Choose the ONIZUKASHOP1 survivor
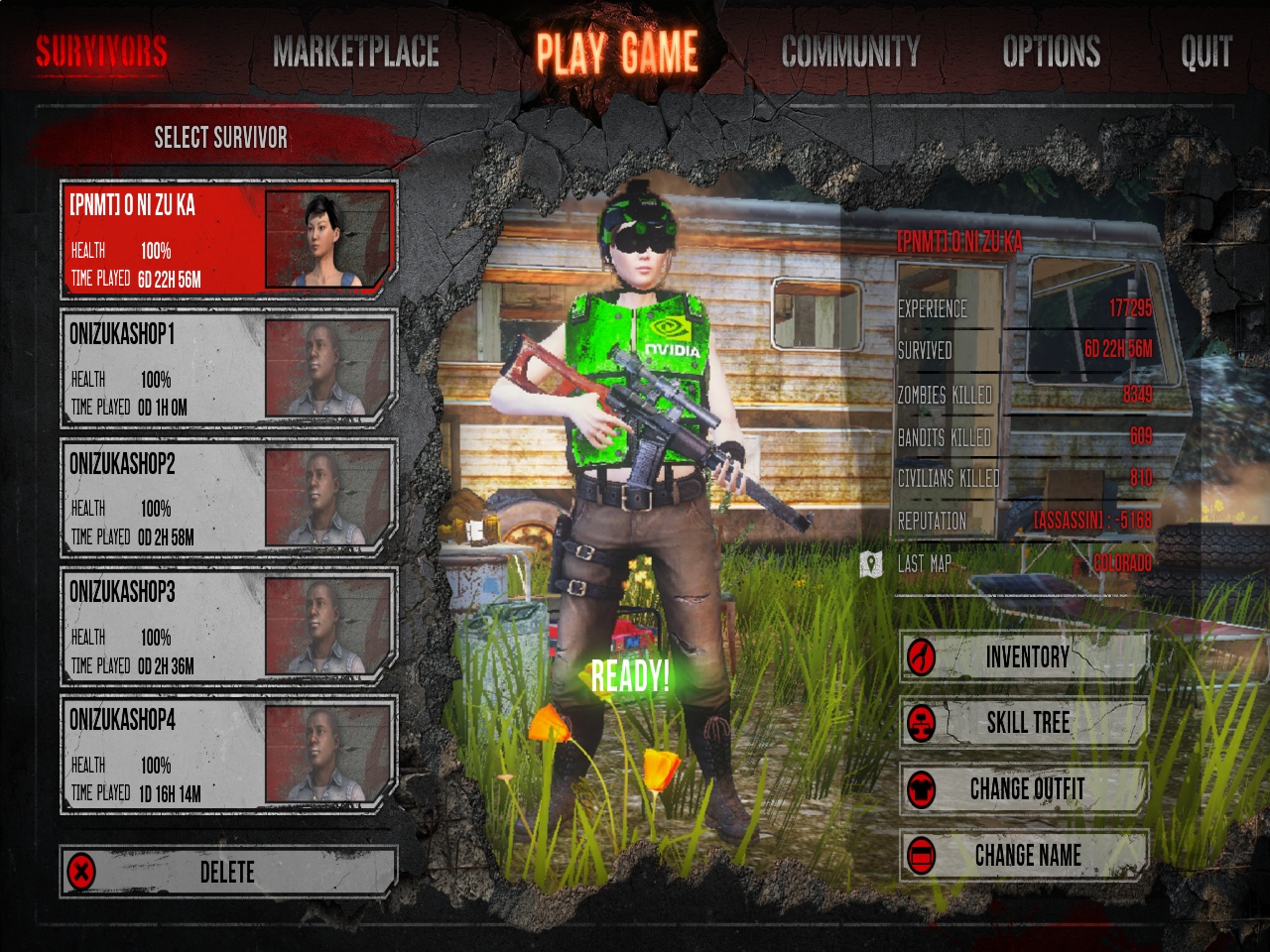1270x952 pixels. 228,368
